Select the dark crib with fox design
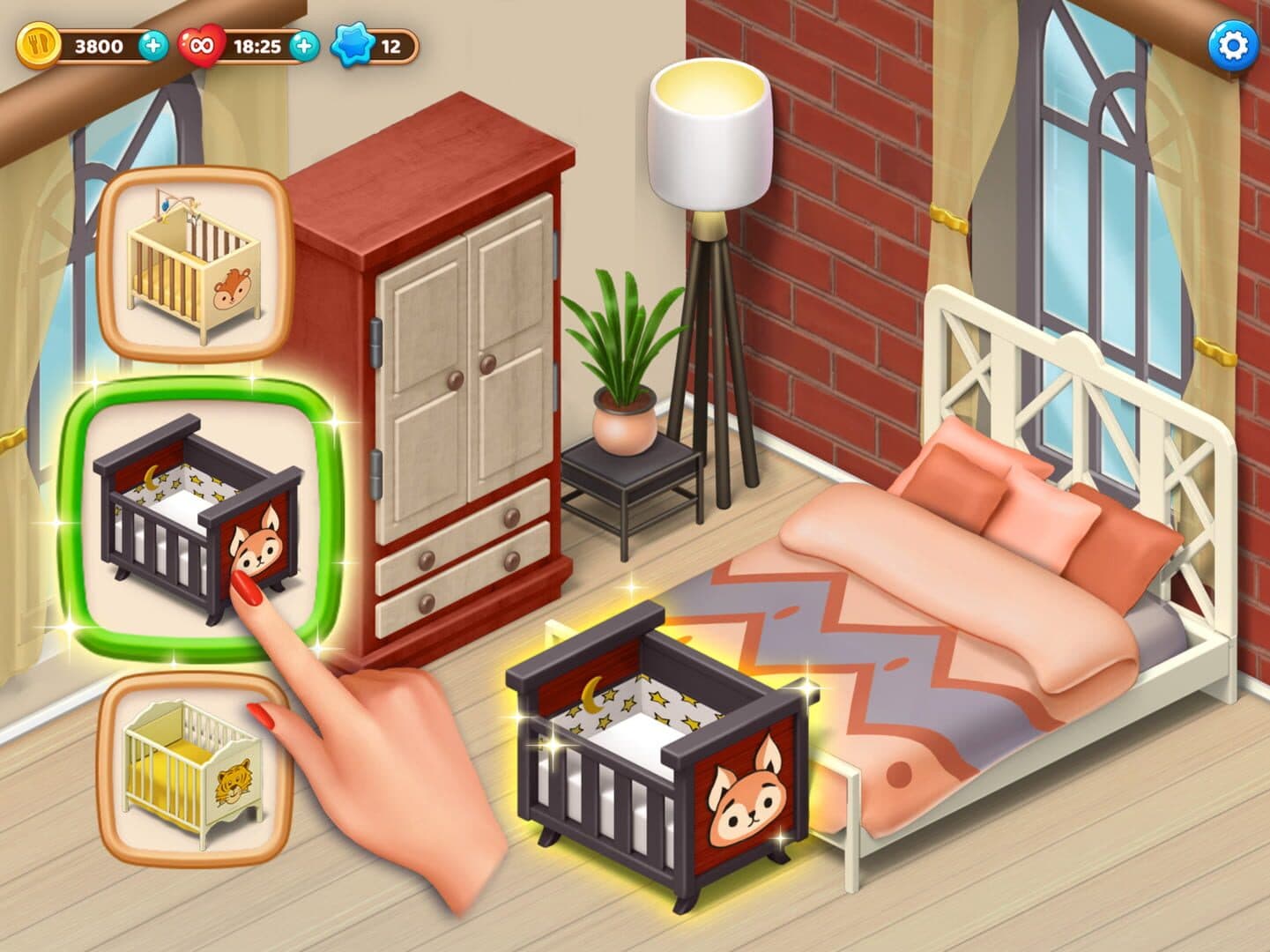 coord(197,517)
